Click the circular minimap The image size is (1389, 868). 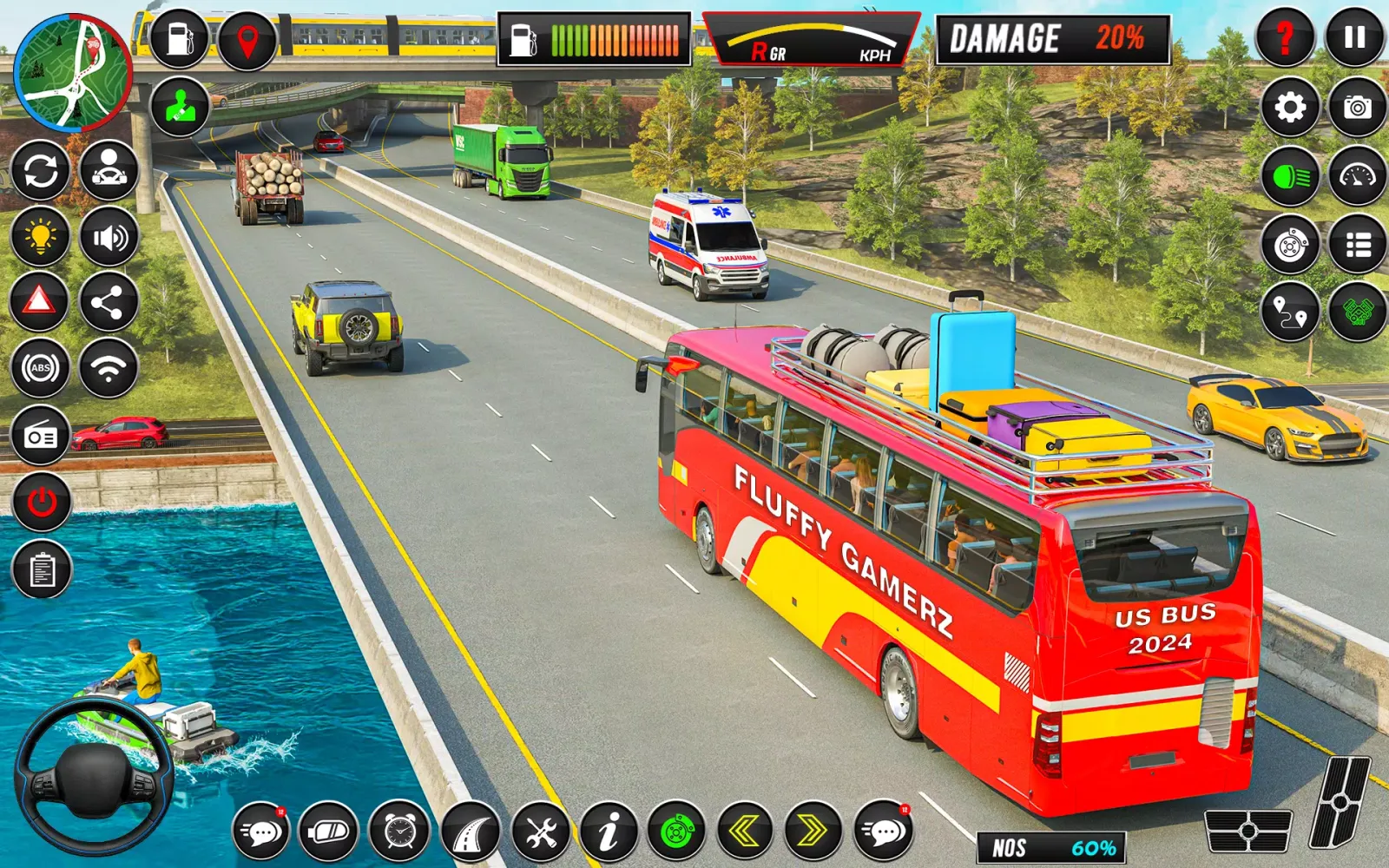point(73,72)
